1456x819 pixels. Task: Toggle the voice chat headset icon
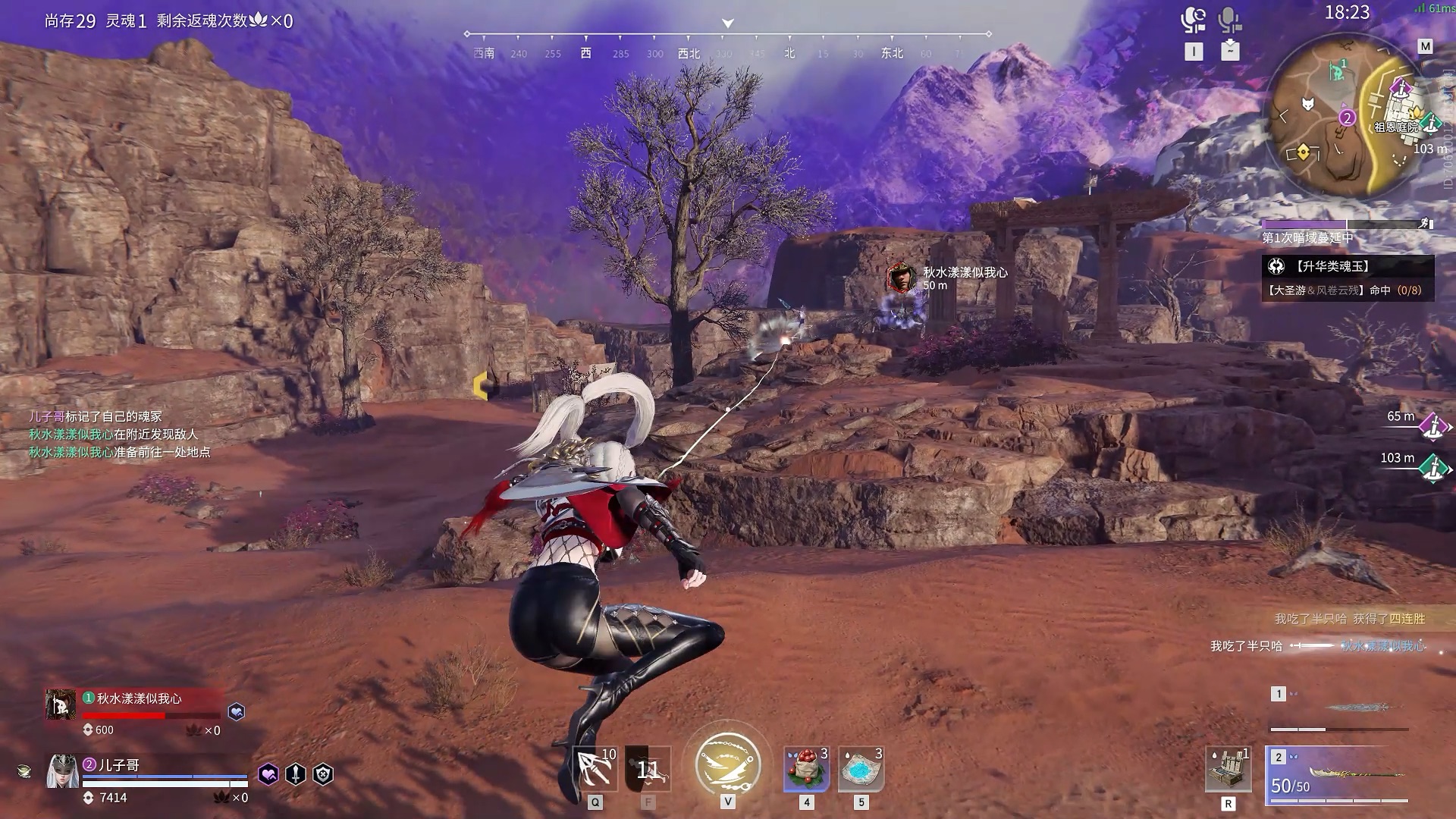click(x=1194, y=20)
